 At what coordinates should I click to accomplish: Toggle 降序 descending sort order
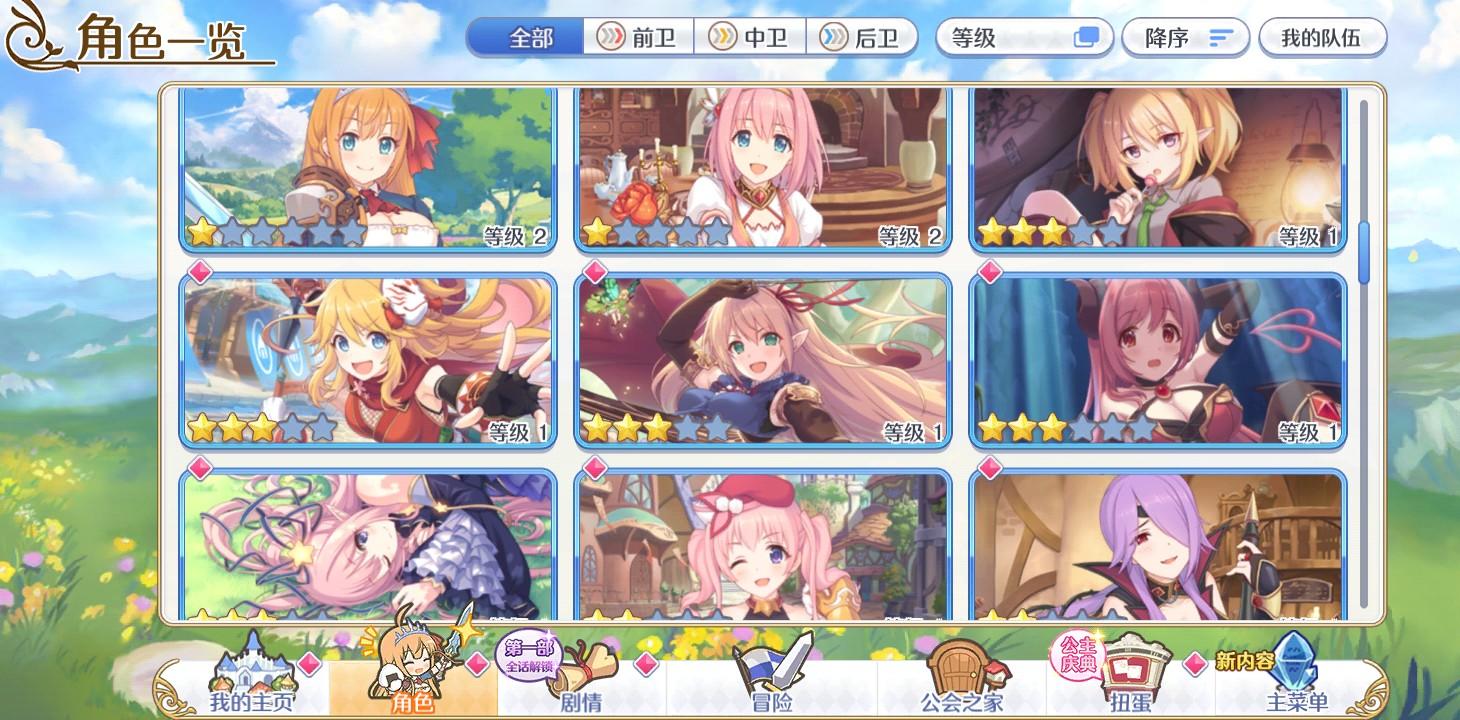click(x=1185, y=37)
